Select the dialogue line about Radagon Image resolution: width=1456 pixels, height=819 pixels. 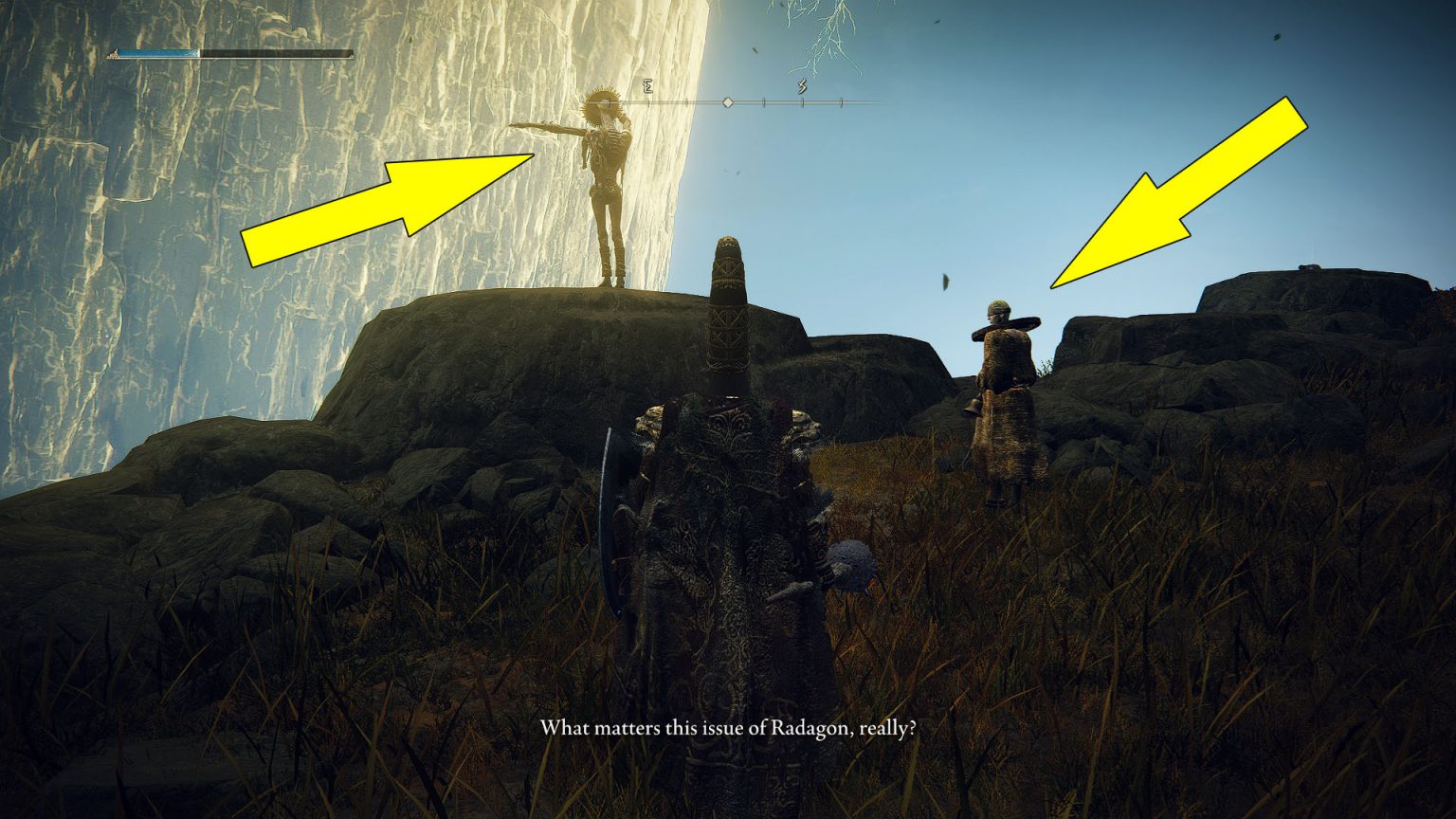click(728, 728)
